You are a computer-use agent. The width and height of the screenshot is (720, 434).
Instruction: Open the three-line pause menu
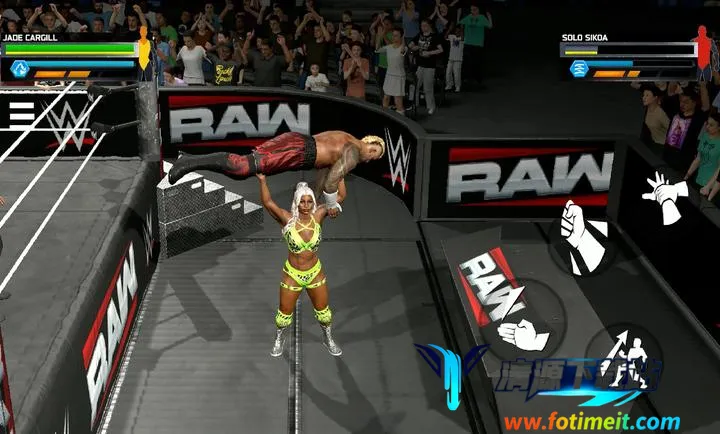(x=21, y=113)
